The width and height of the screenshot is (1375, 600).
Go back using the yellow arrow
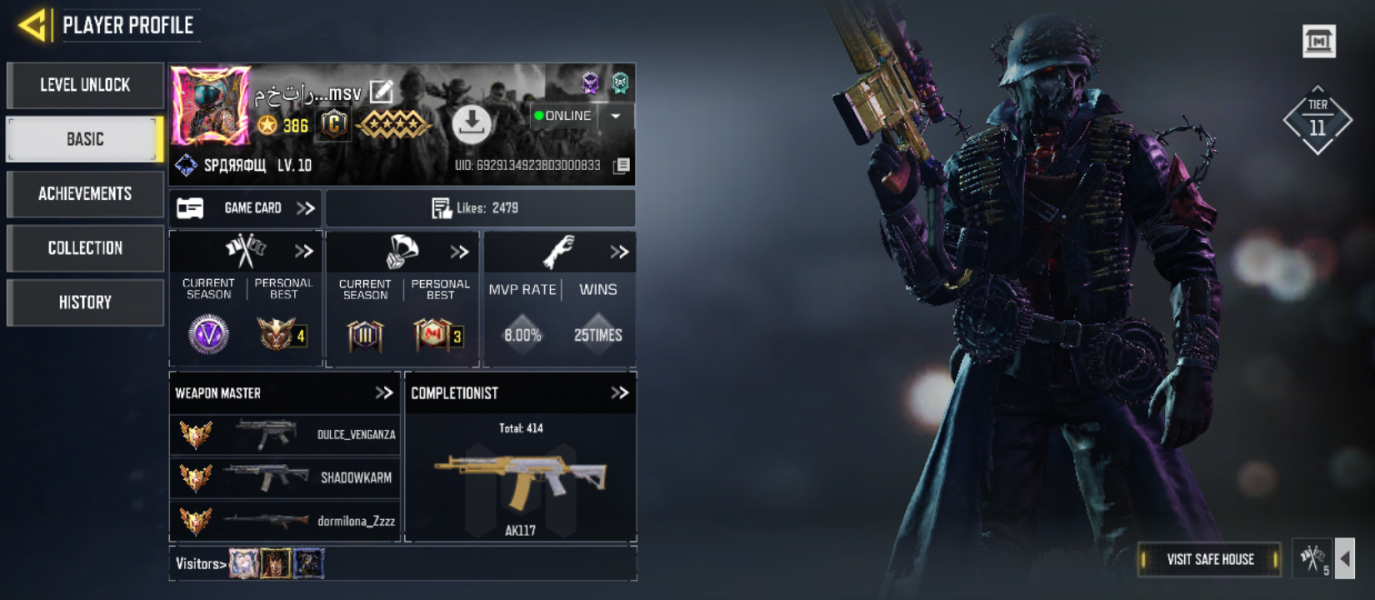tap(33, 25)
